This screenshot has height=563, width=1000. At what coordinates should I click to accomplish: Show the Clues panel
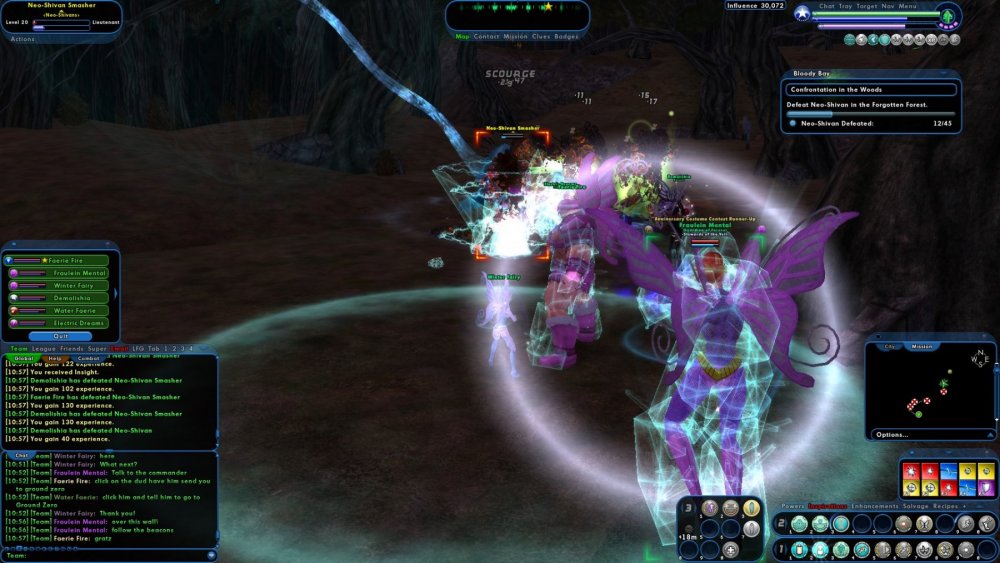click(541, 36)
